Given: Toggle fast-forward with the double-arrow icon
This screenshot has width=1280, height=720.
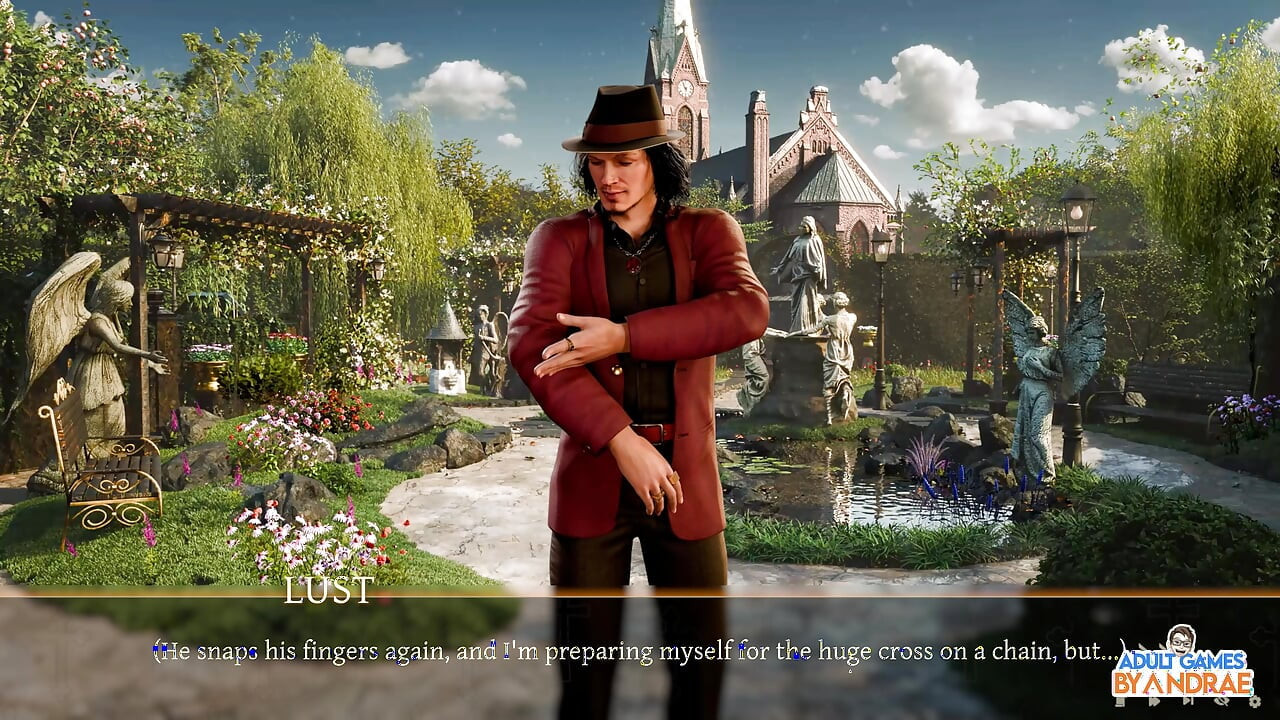Looking at the screenshot, I should pos(1154,701).
